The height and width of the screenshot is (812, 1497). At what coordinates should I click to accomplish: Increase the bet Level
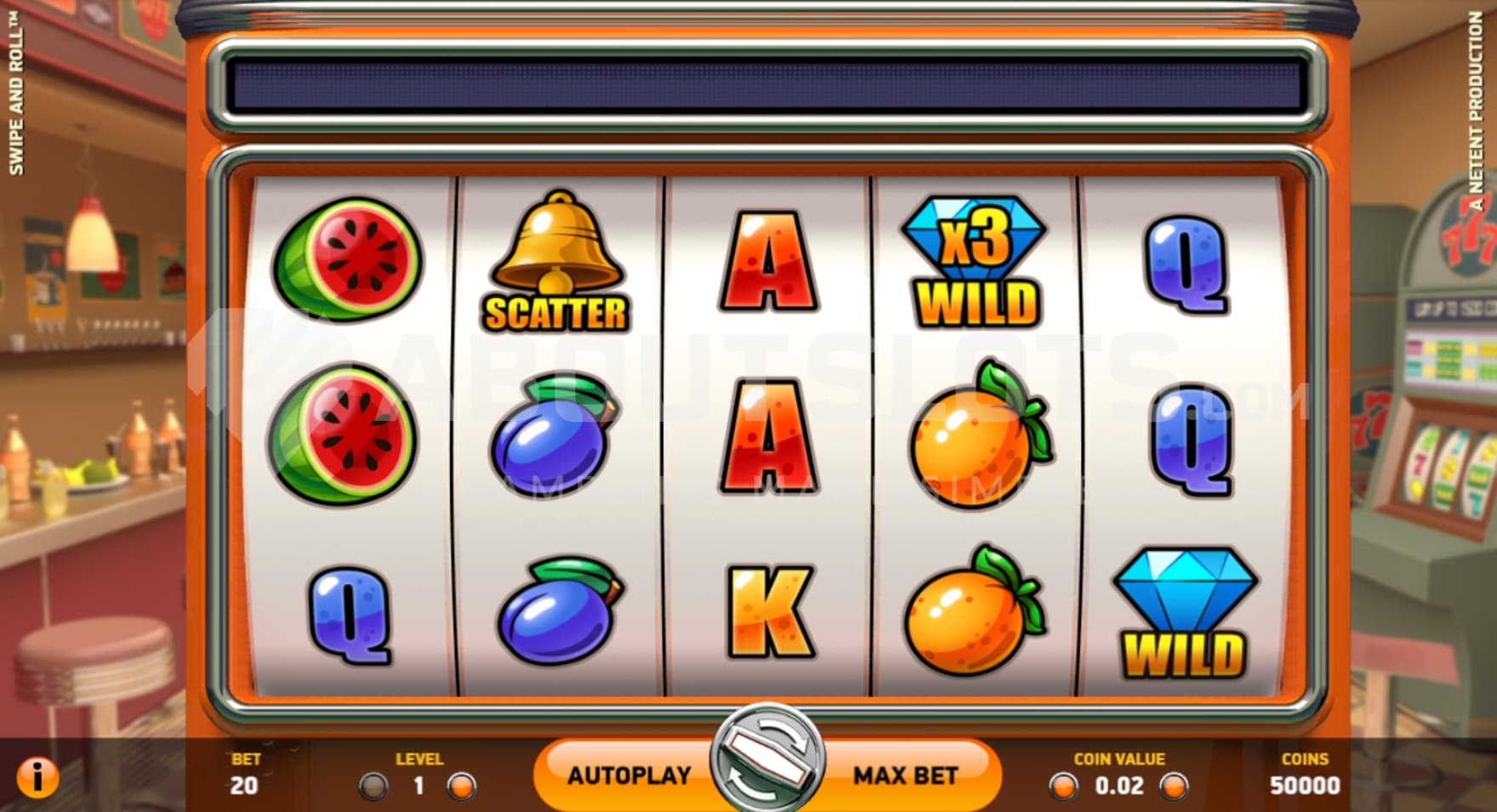click(462, 786)
